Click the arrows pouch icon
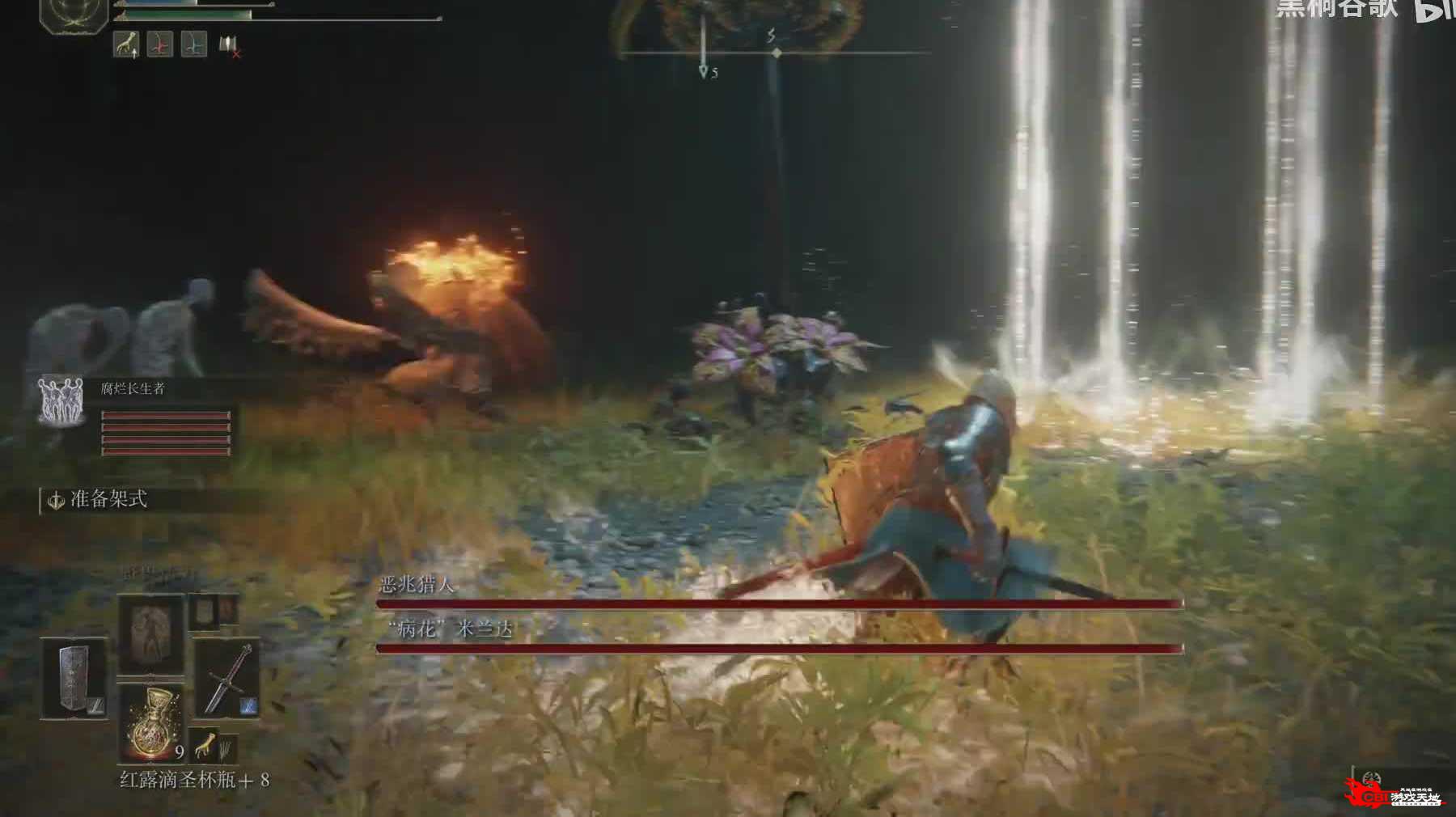Viewport: 1456px width, 817px height. click(227, 749)
